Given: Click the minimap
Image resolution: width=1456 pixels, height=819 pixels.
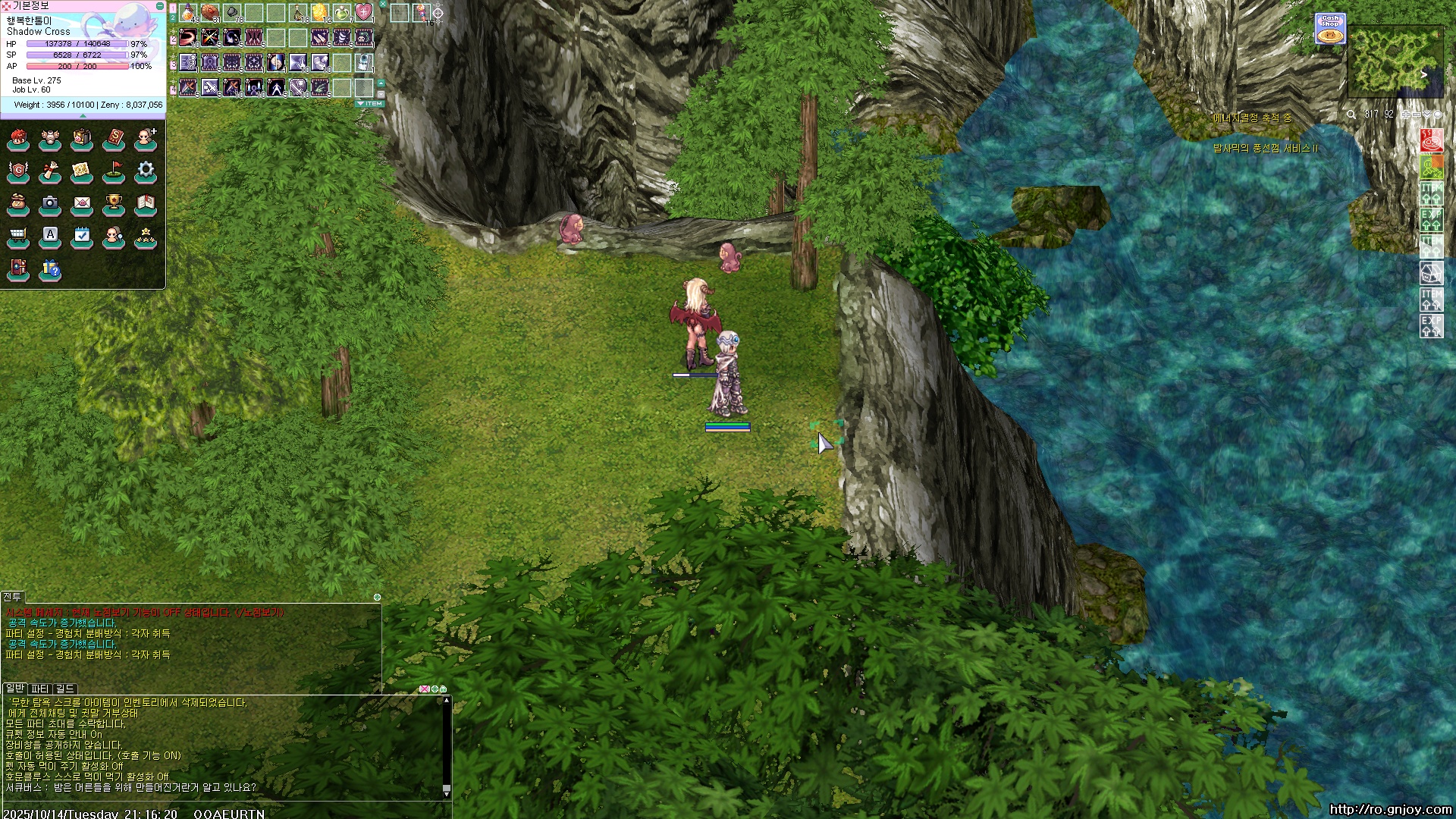Looking at the screenshot, I should 1395,61.
